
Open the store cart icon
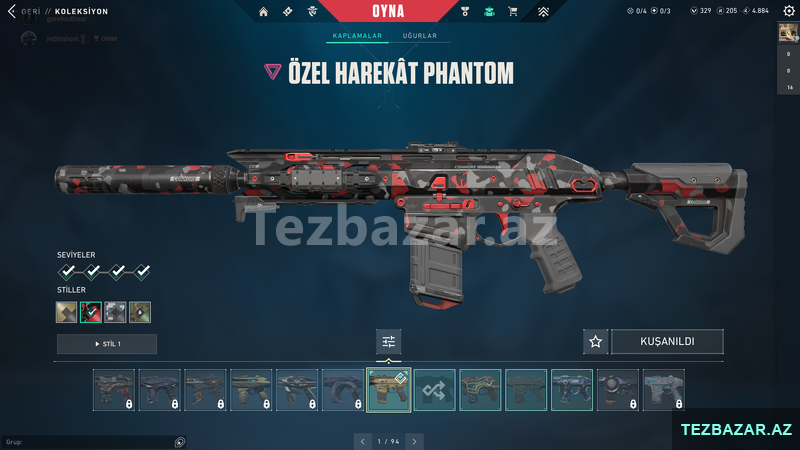(513, 12)
